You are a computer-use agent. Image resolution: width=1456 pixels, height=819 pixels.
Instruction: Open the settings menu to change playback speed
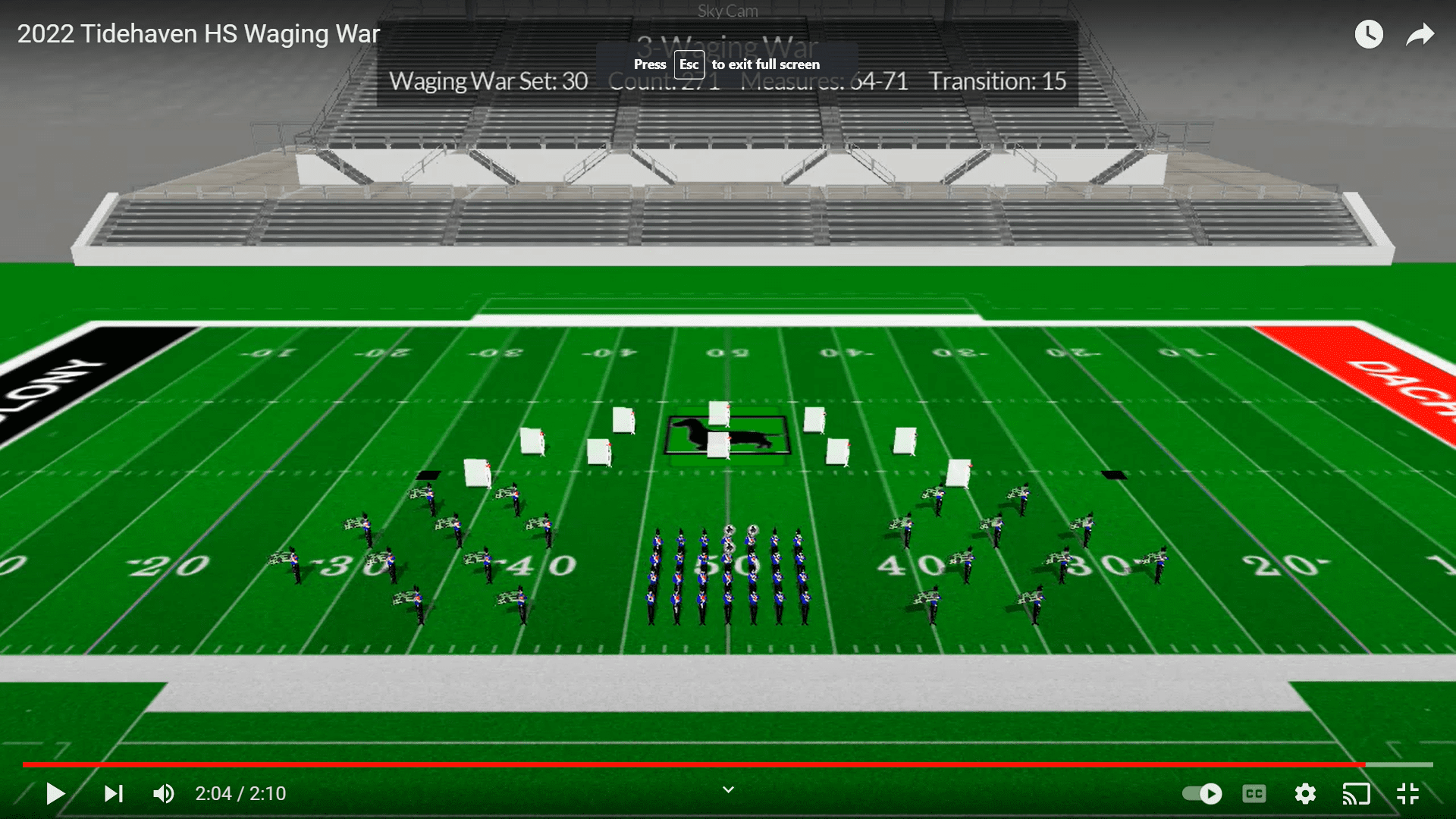click(1305, 794)
